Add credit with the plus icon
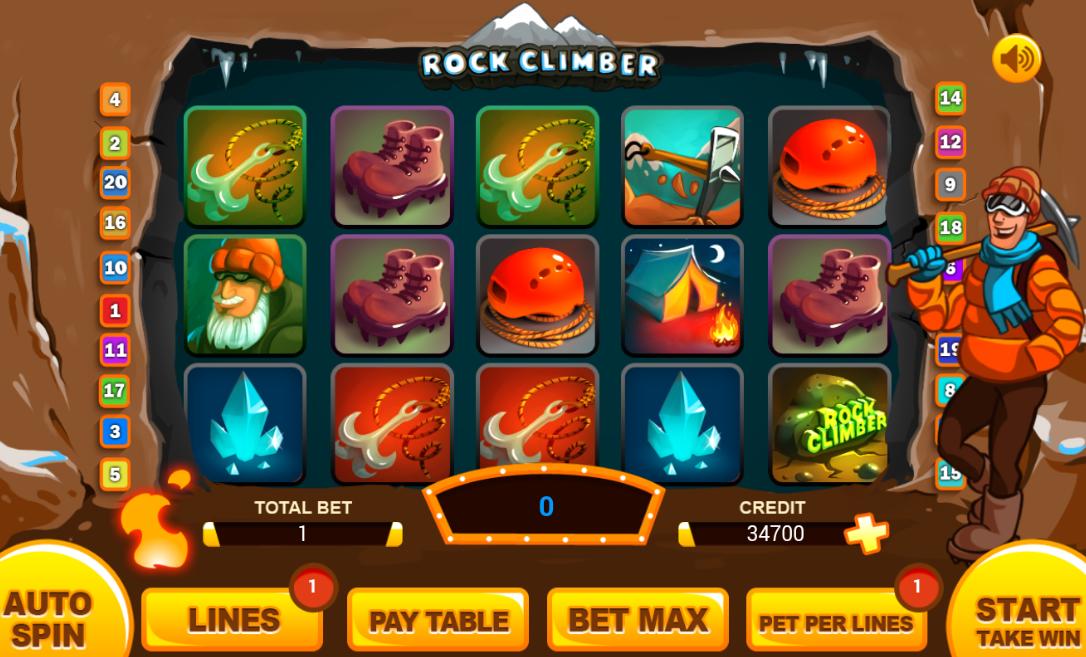This screenshot has height=657, width=1086. [x=866, y=534]
